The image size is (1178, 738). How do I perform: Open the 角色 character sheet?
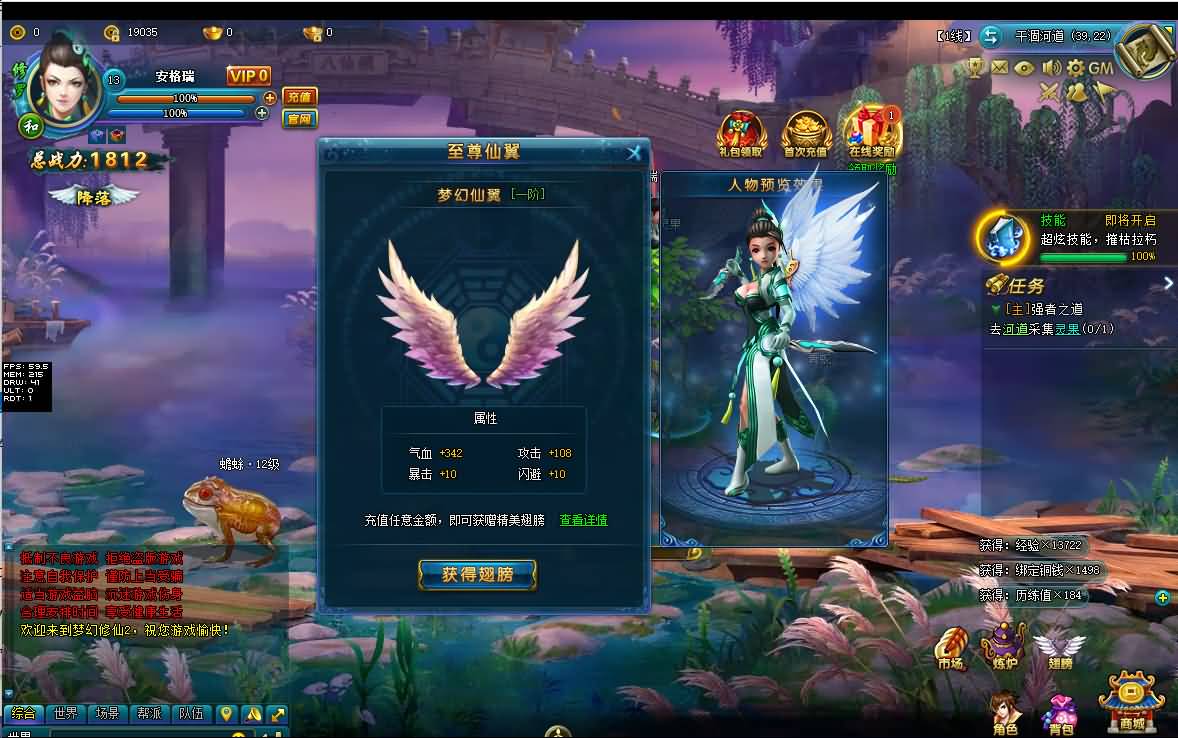[x=1004, y=712]
